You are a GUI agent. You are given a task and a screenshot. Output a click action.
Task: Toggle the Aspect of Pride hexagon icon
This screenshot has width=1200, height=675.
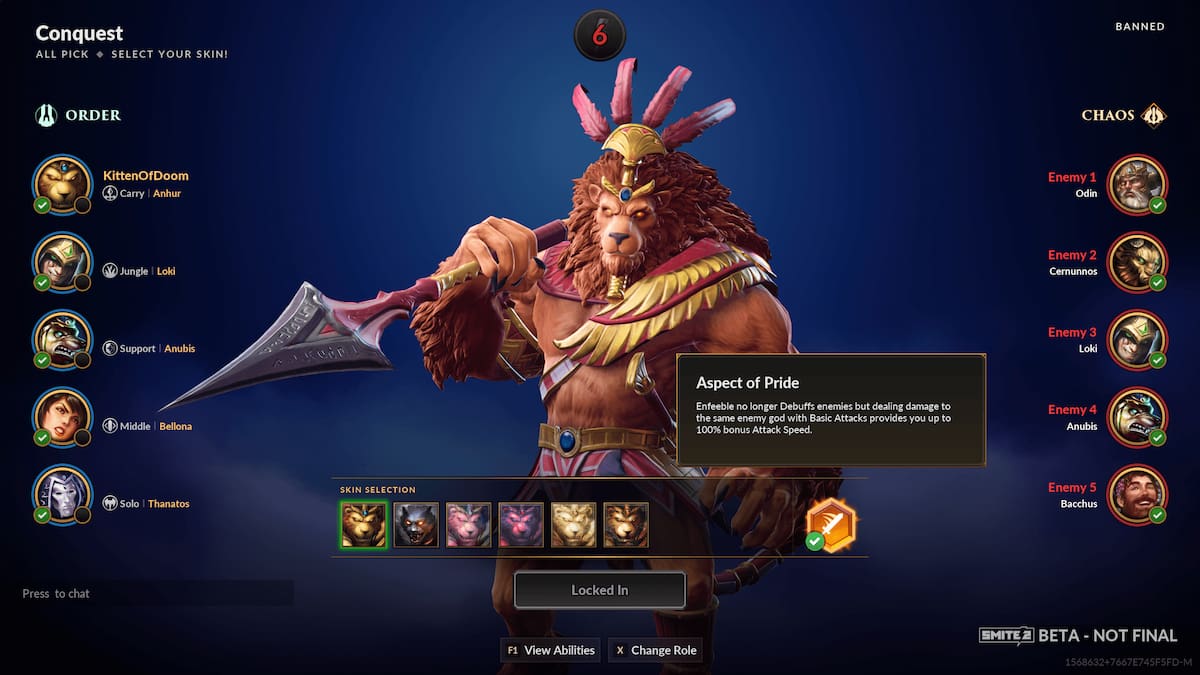[x=831, y=522]
